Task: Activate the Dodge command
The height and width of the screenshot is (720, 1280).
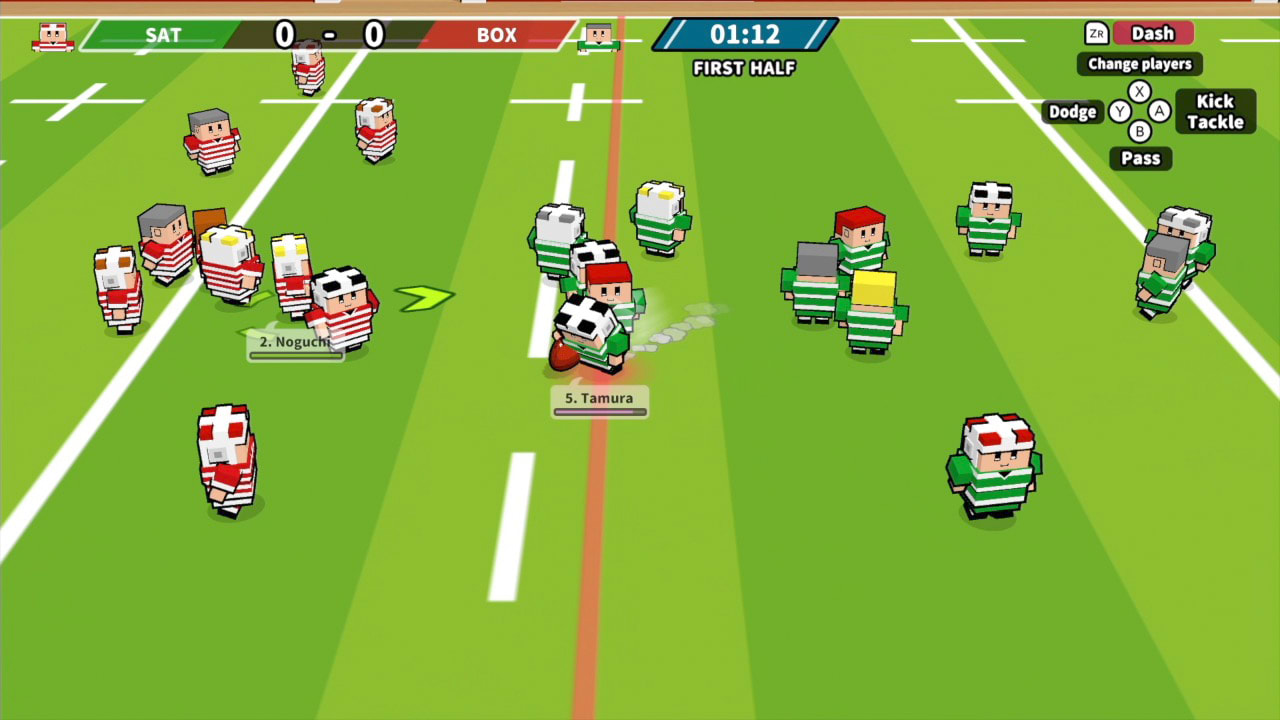Action: (x=1072, y=112)
